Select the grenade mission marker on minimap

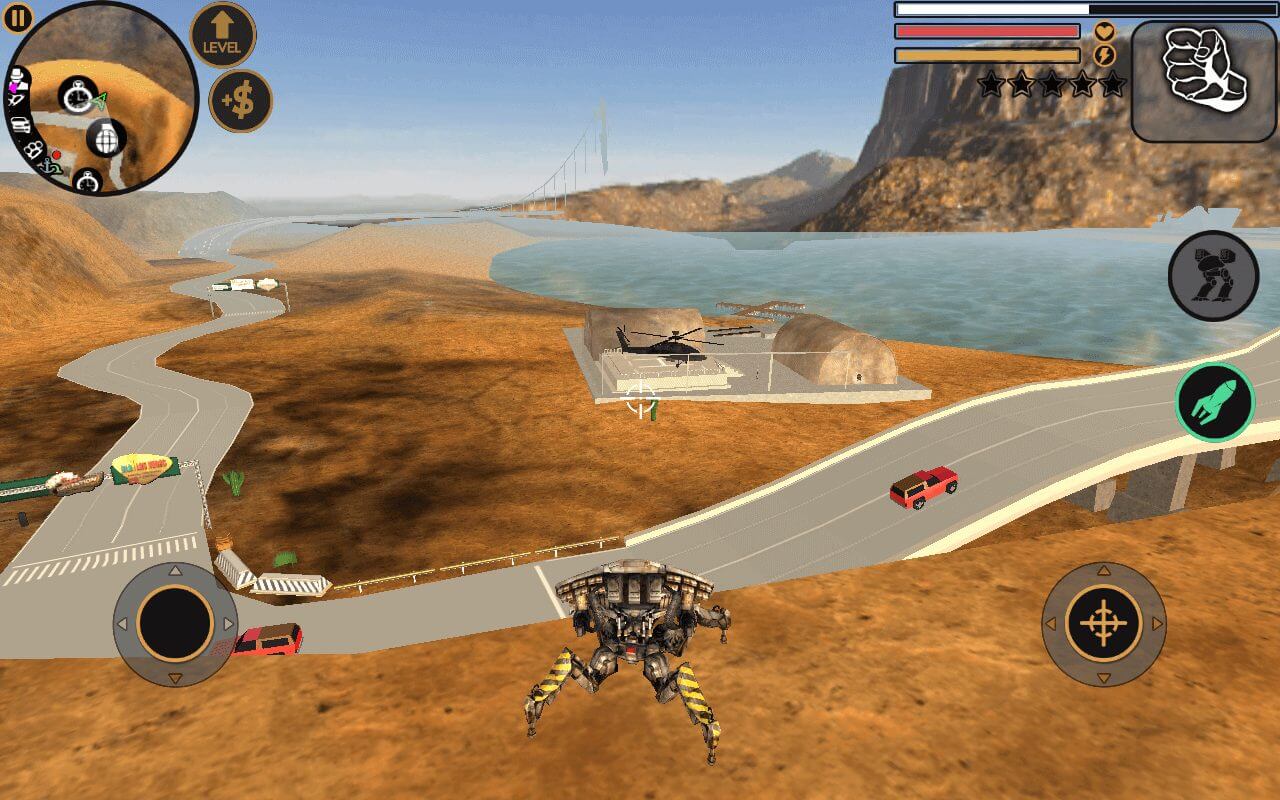click(x=104, y=139)
